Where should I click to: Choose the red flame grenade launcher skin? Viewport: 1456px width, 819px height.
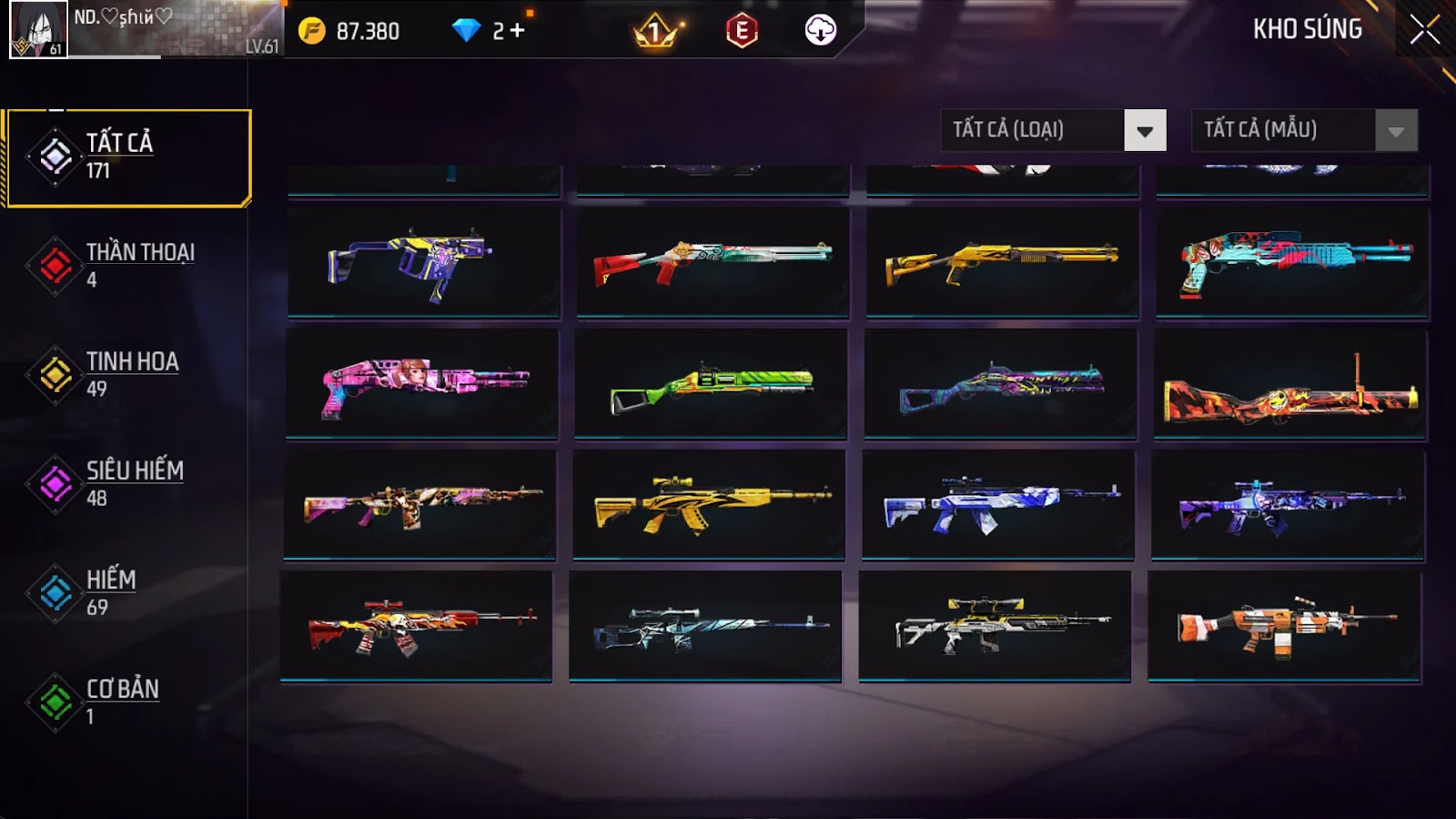click(x=1289, y=385)
